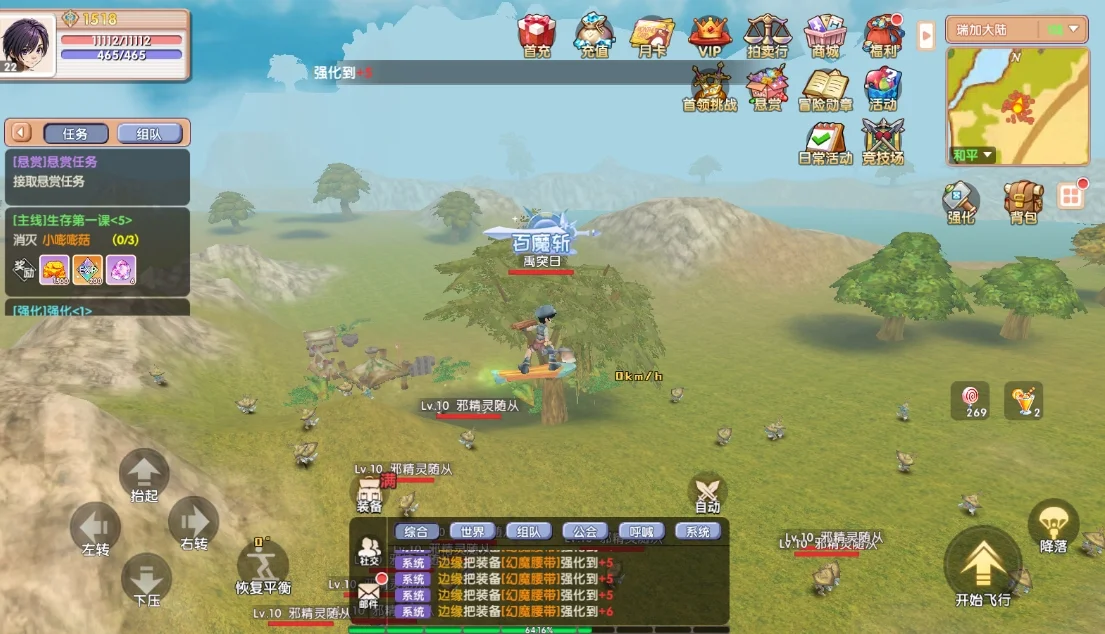The image size is (1105, 634).
Task: Tap the 开始飞行 start flying button
Action: click(x=983, y=568)
